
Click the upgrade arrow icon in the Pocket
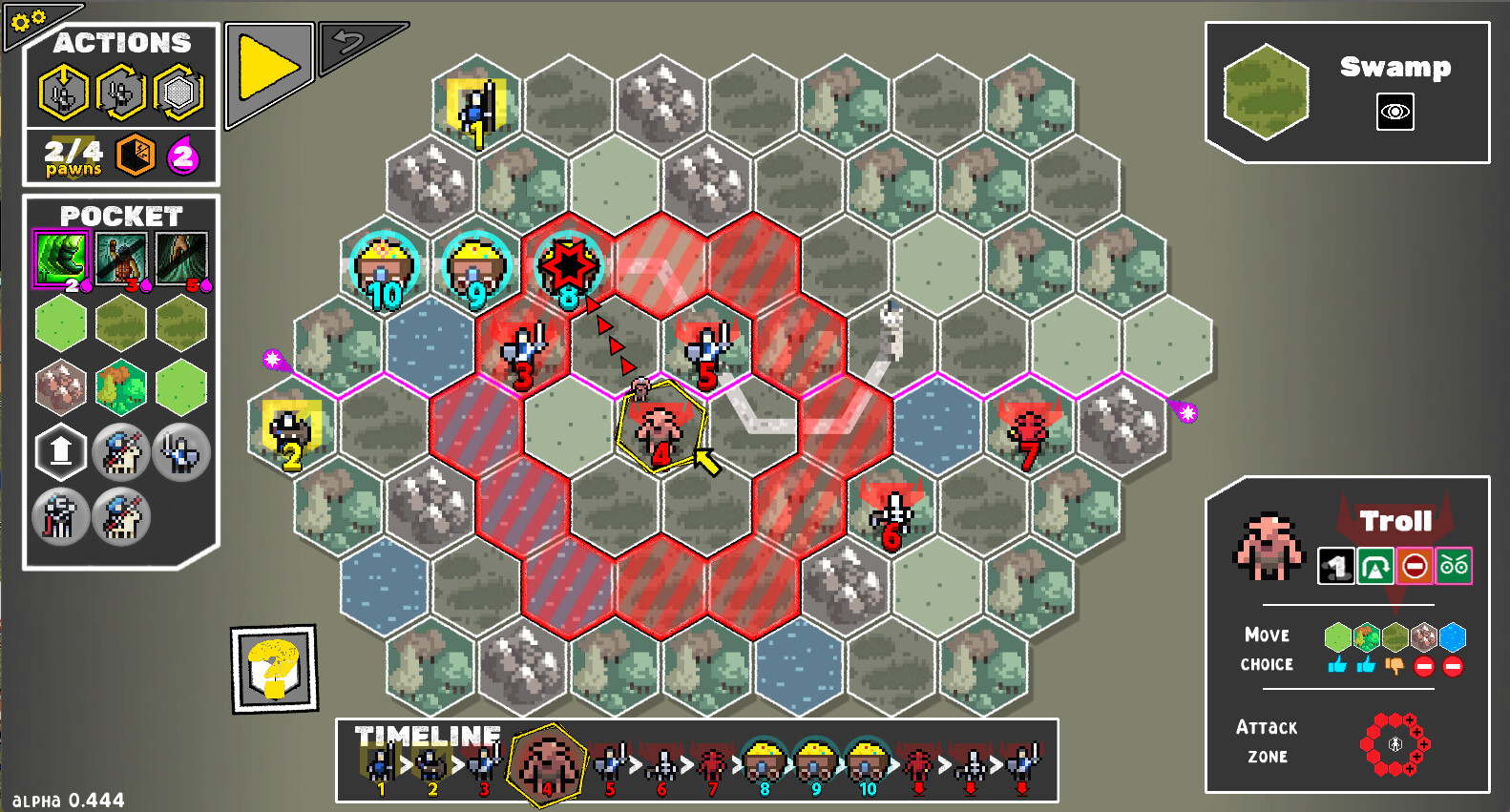pos(59,451)
